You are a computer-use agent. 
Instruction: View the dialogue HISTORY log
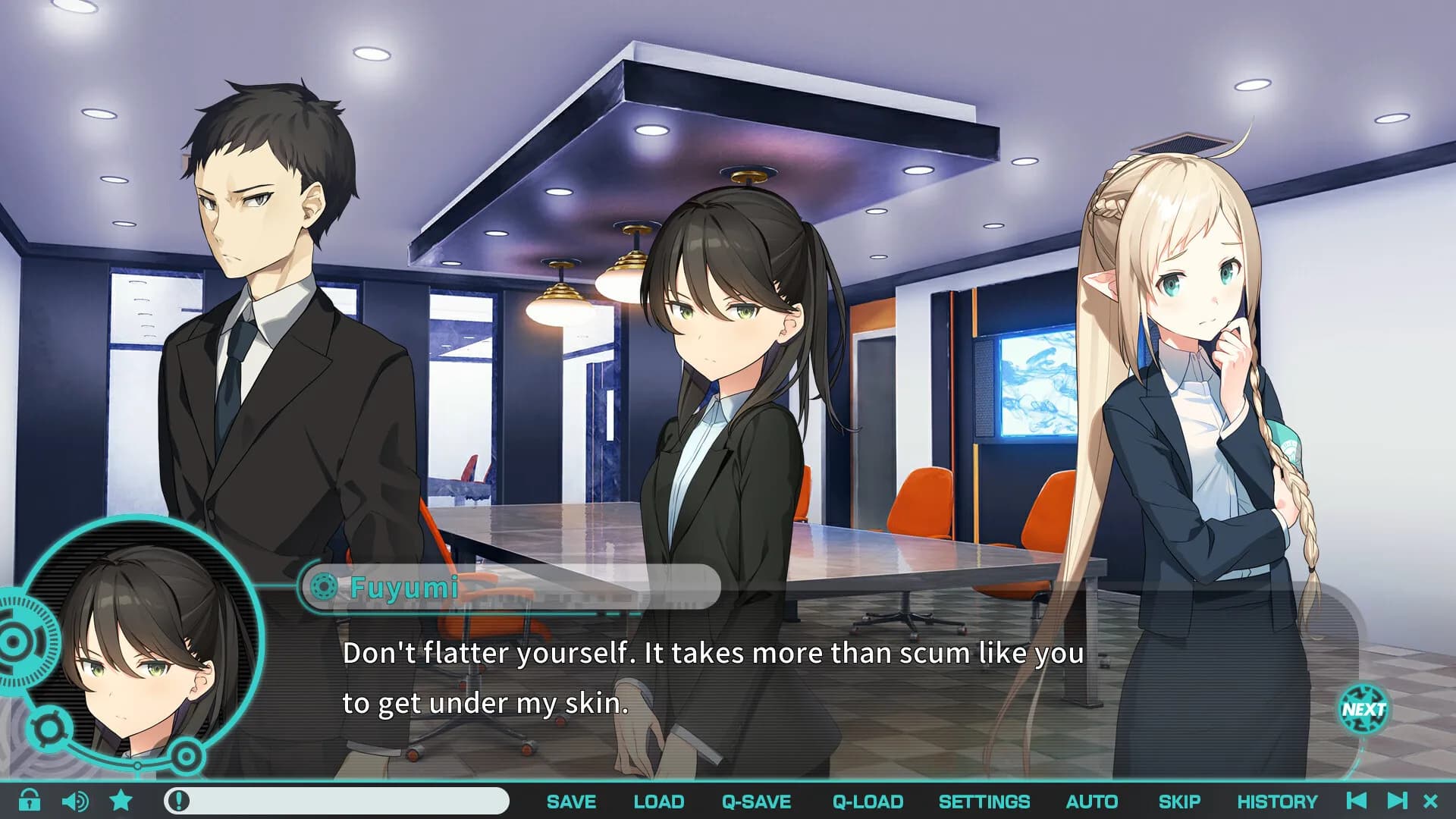click(1277, 802)
